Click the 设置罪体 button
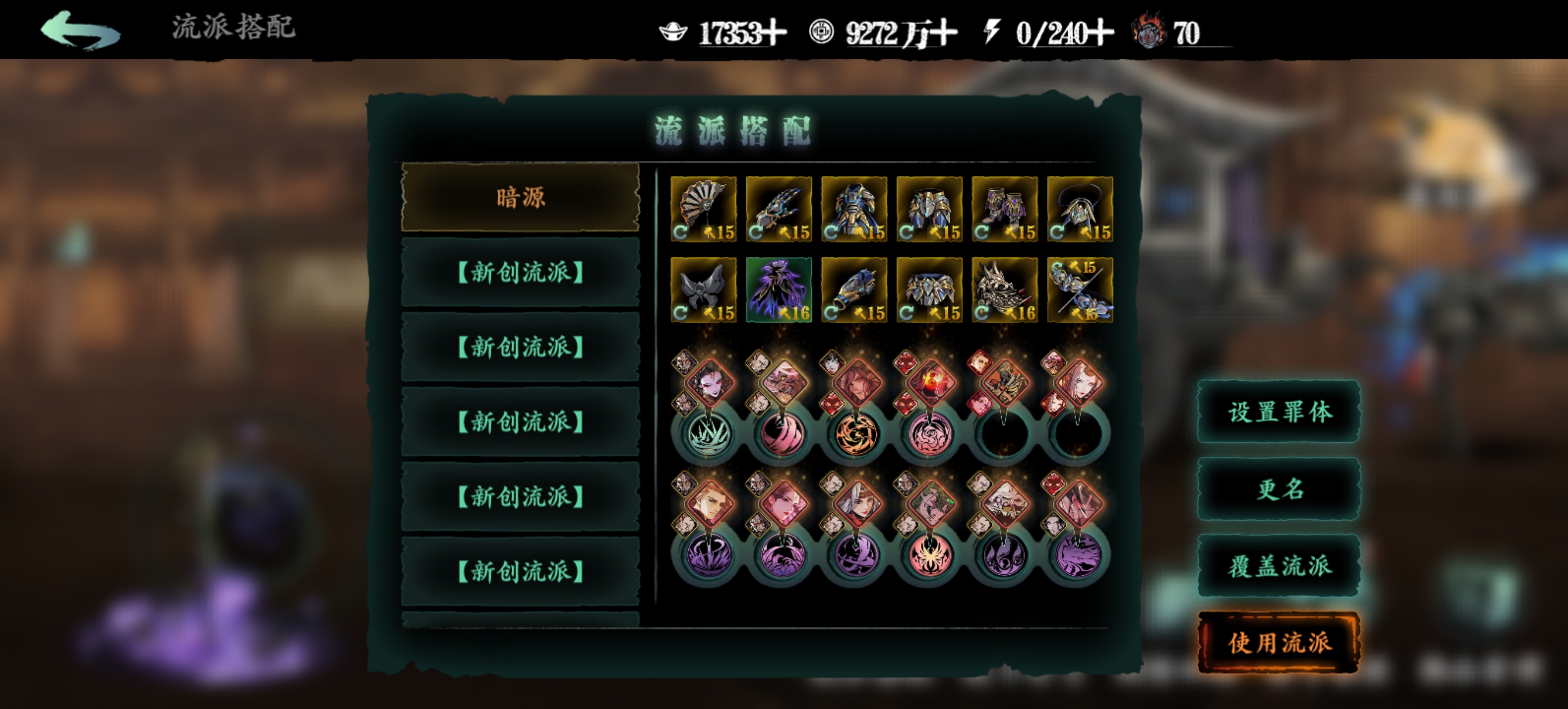 (1279, 412)
